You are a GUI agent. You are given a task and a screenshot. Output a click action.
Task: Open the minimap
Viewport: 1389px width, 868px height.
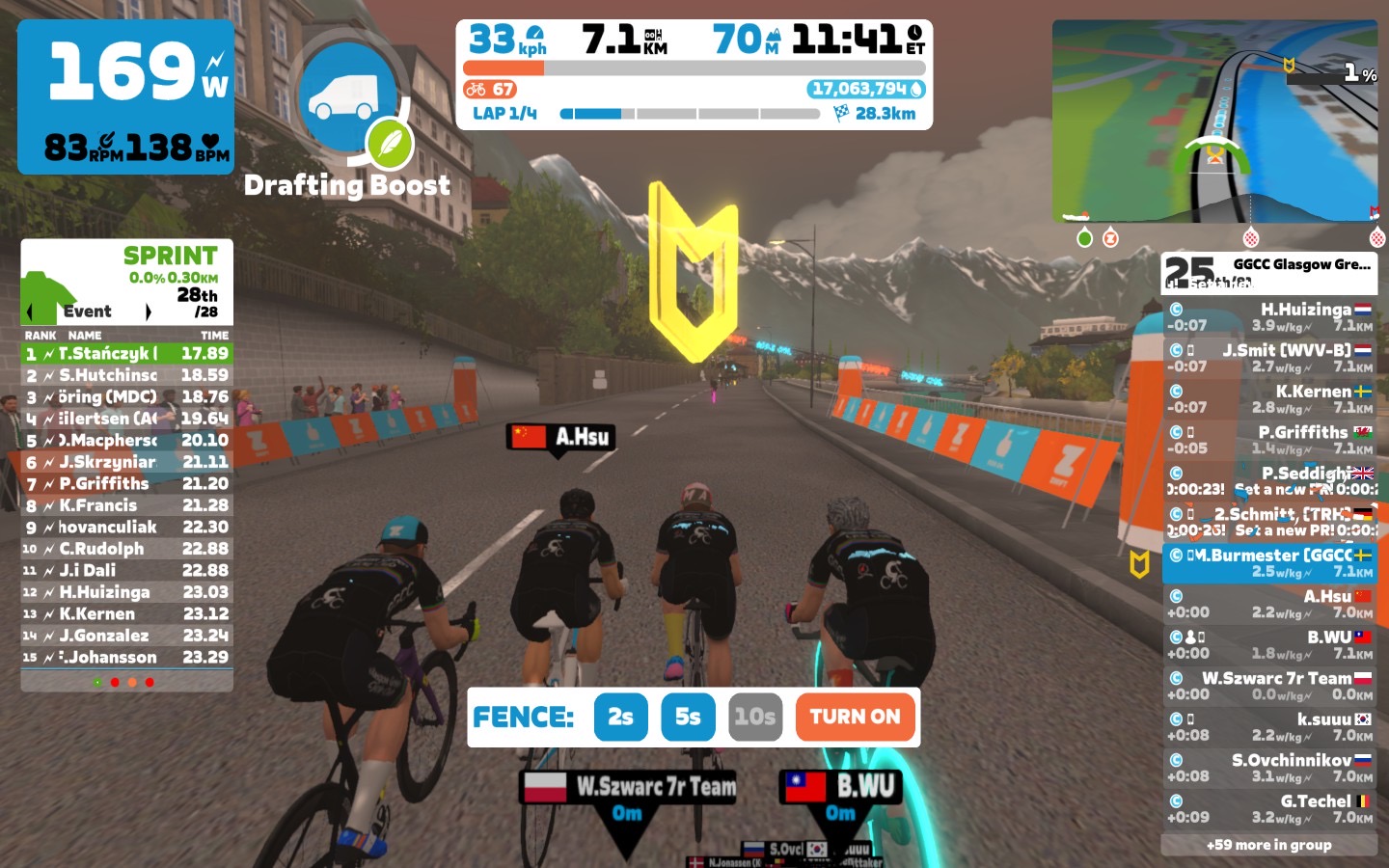coord(1214,122)
